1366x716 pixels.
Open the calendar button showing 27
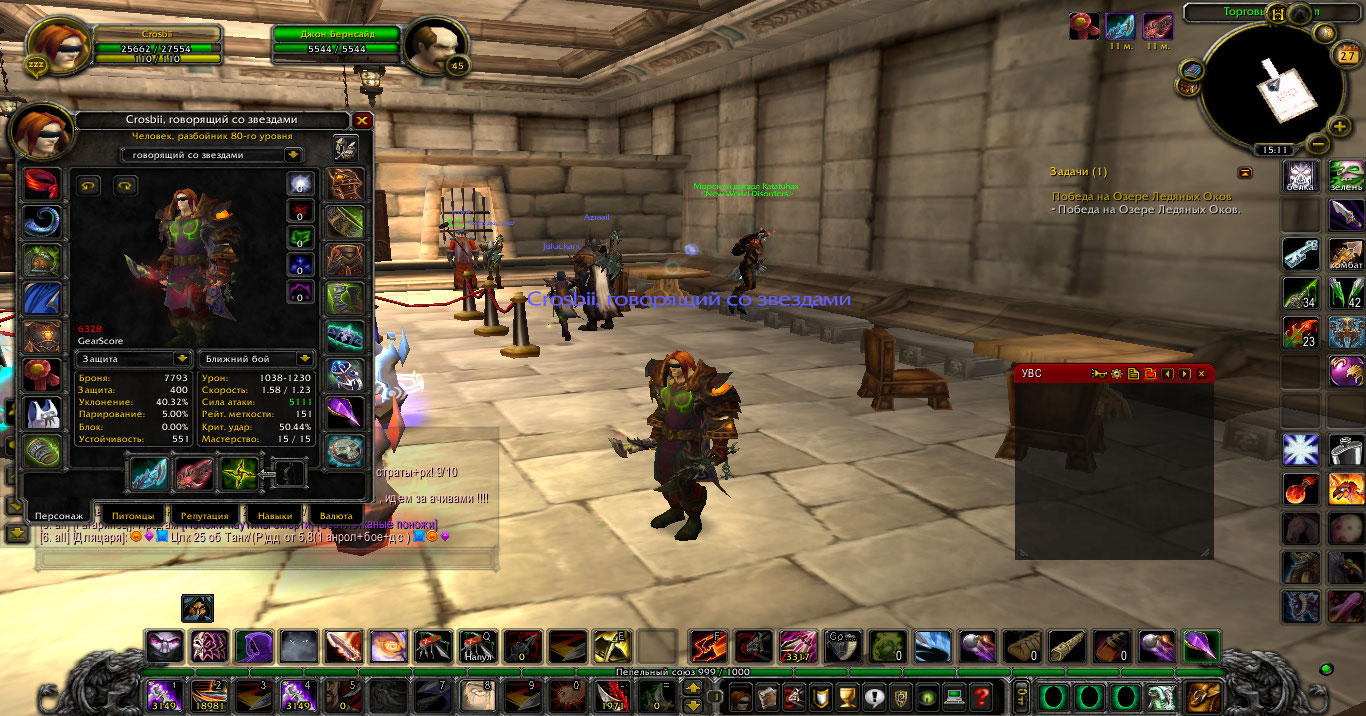[1347, 56]
